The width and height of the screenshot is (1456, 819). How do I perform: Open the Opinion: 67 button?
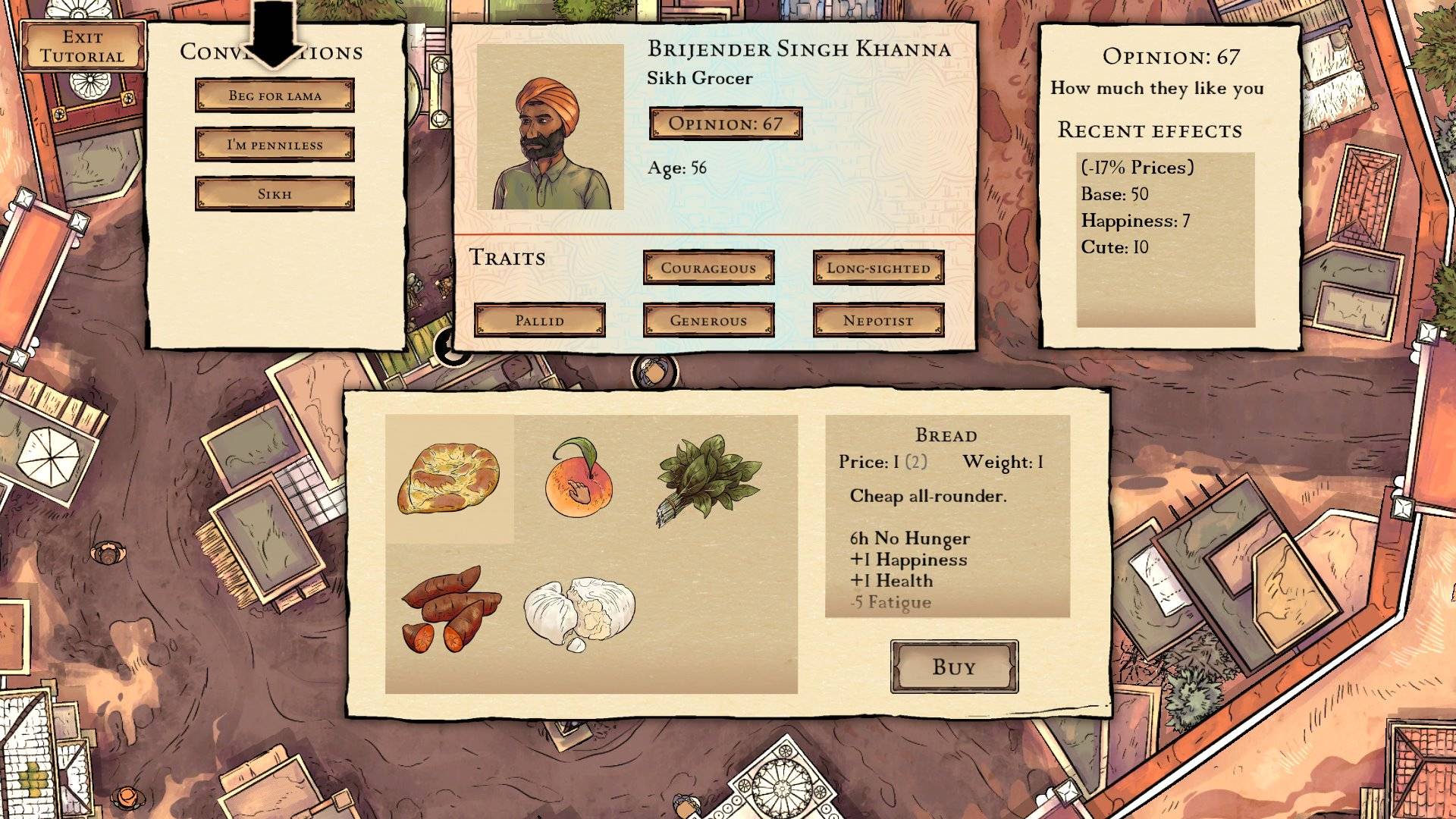click(x=726, y=124)
